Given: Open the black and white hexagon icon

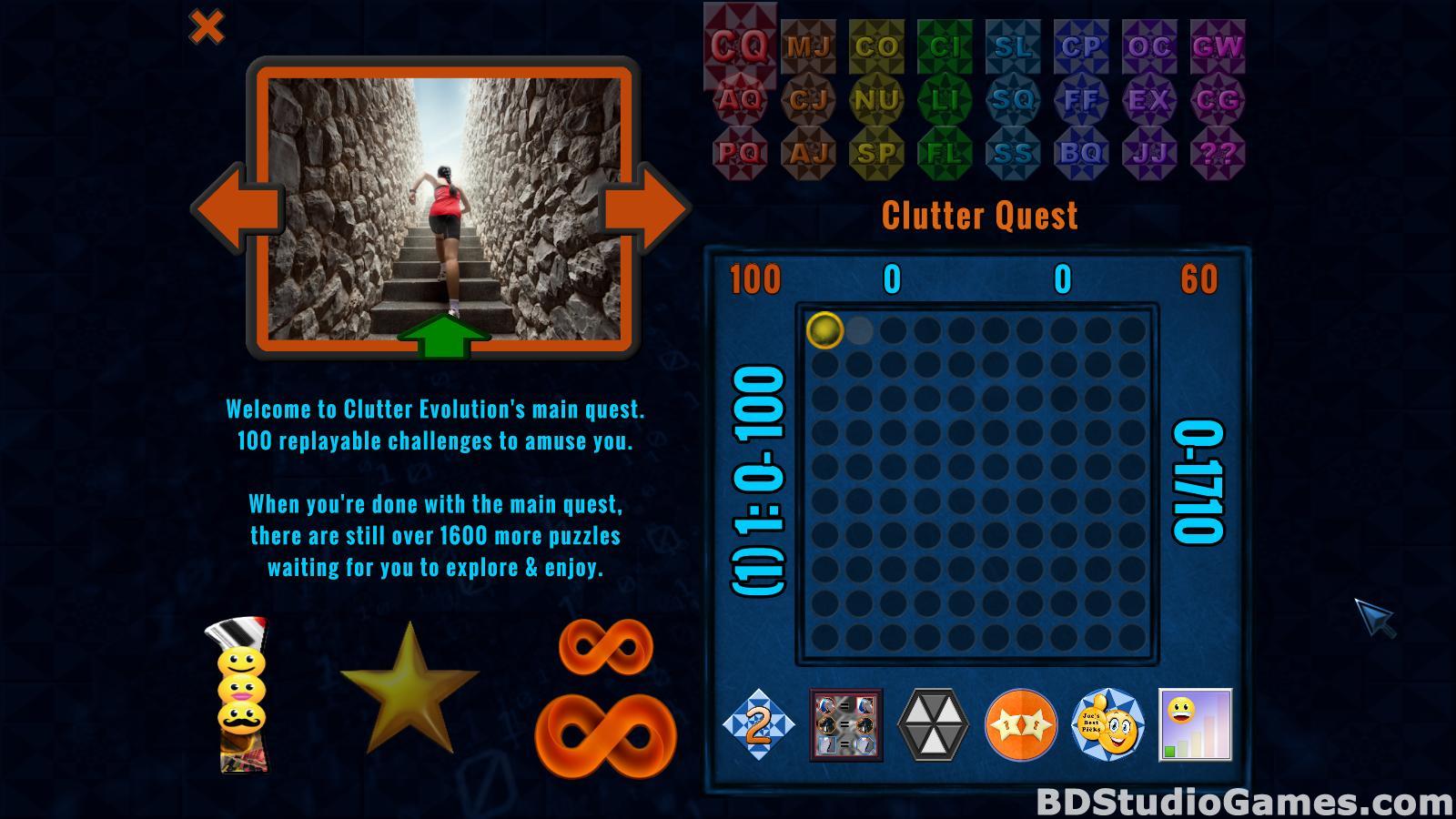Looking at the screenshot, I should pos(933,725).
